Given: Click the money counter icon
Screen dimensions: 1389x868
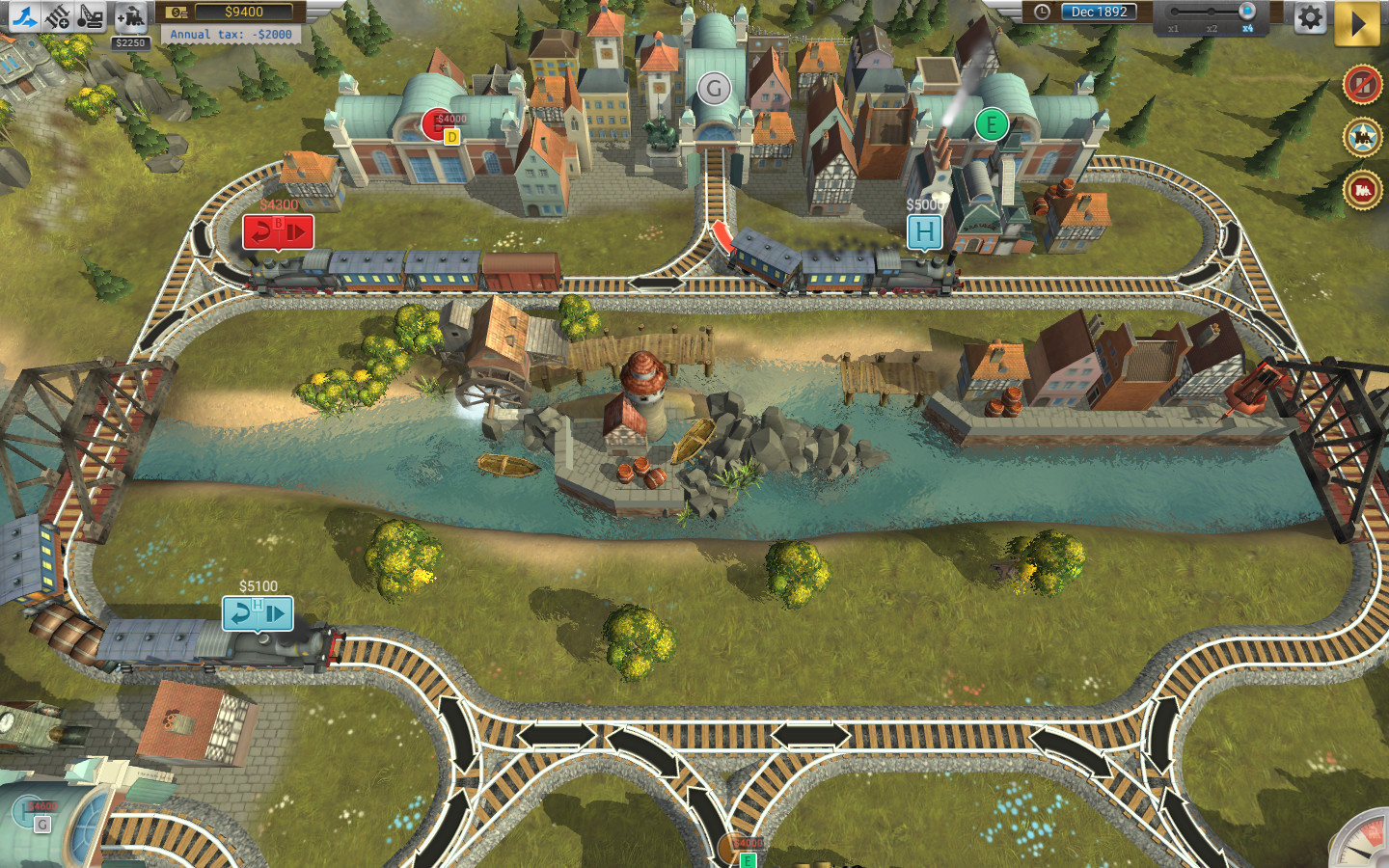Looking at the screenshot, I should [x=176, y=13].
